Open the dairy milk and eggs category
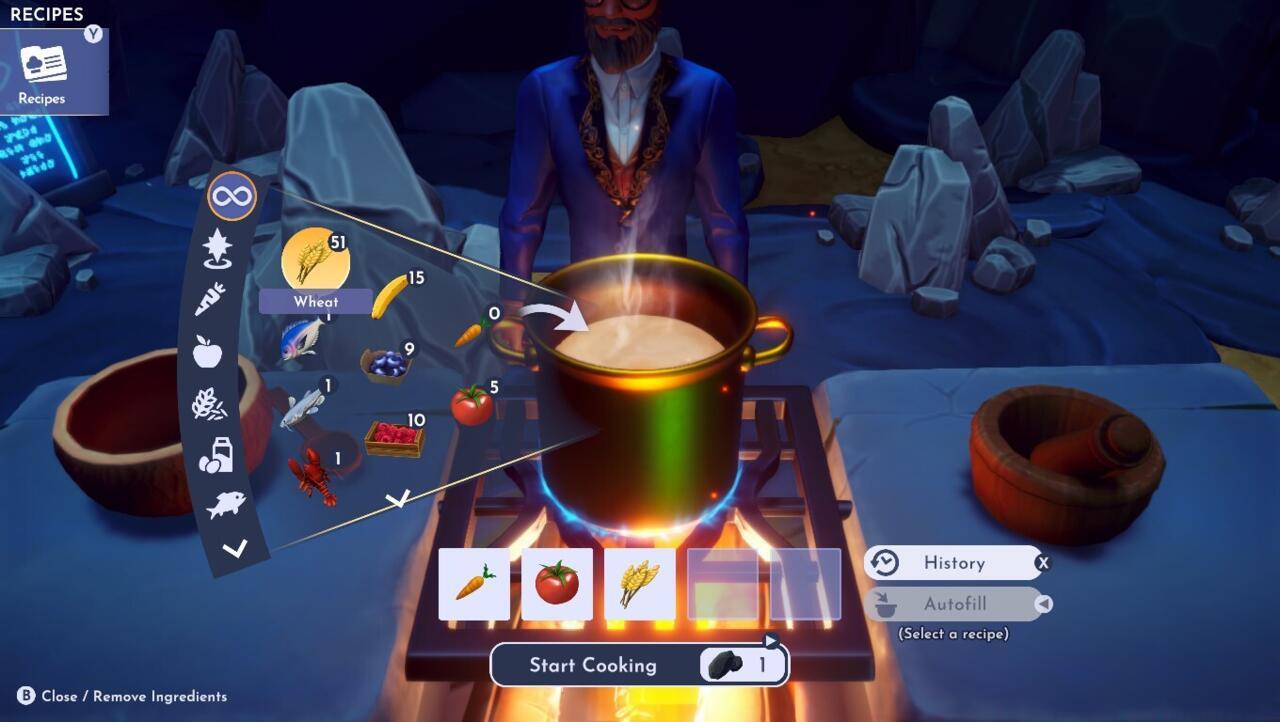The image size is (1280, 722). click(216, 455)
